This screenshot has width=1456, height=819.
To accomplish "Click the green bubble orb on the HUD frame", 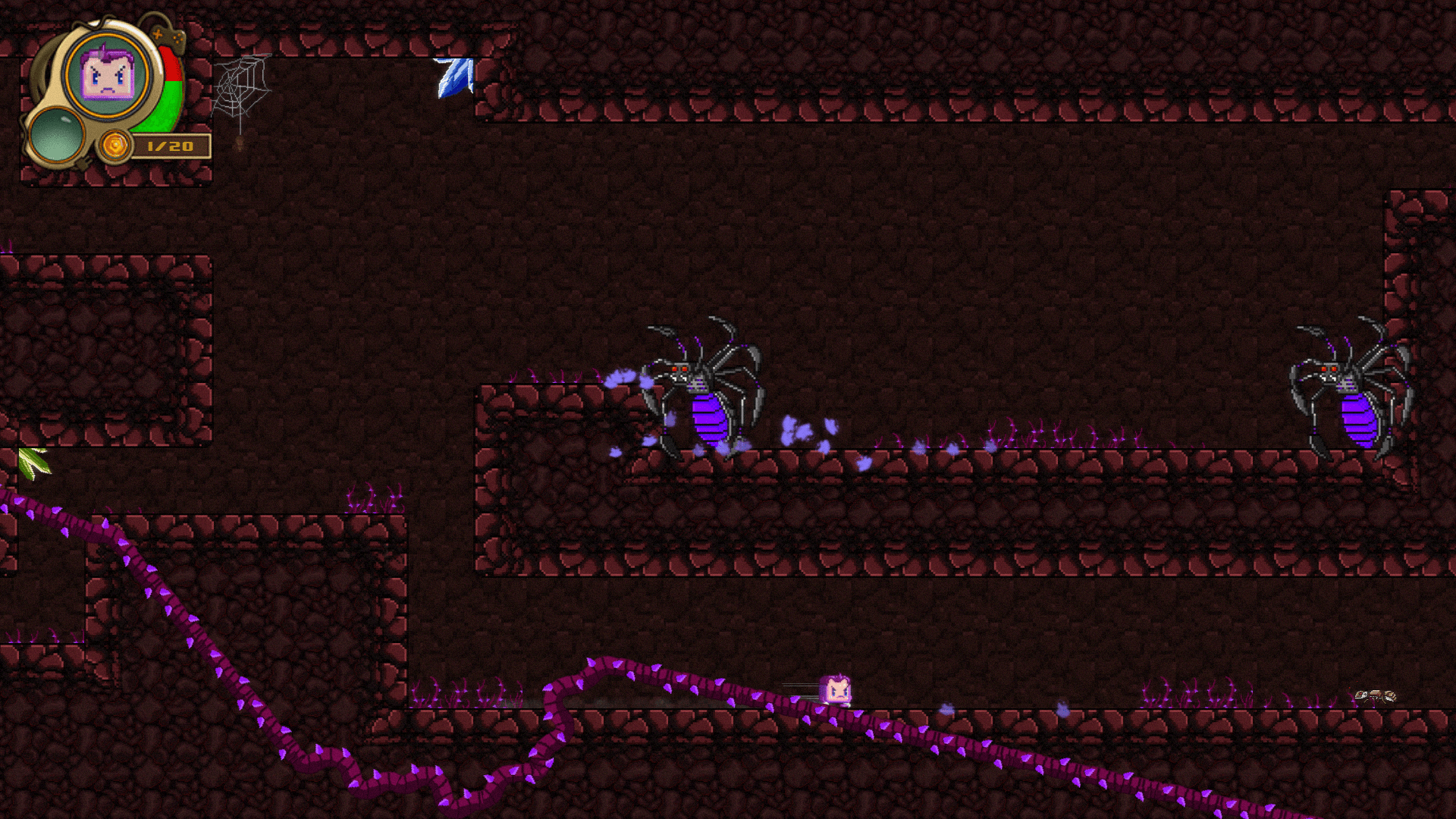I will [57, 136].
